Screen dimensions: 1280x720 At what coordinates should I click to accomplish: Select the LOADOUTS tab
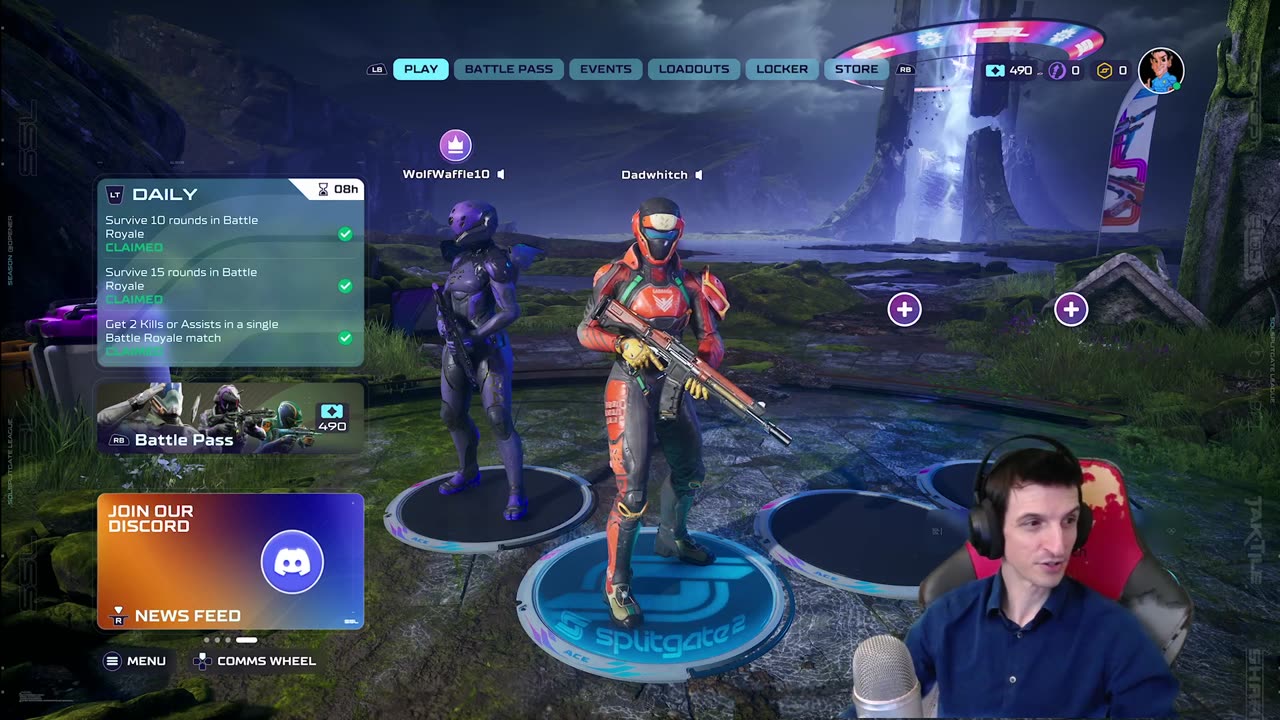693,69
